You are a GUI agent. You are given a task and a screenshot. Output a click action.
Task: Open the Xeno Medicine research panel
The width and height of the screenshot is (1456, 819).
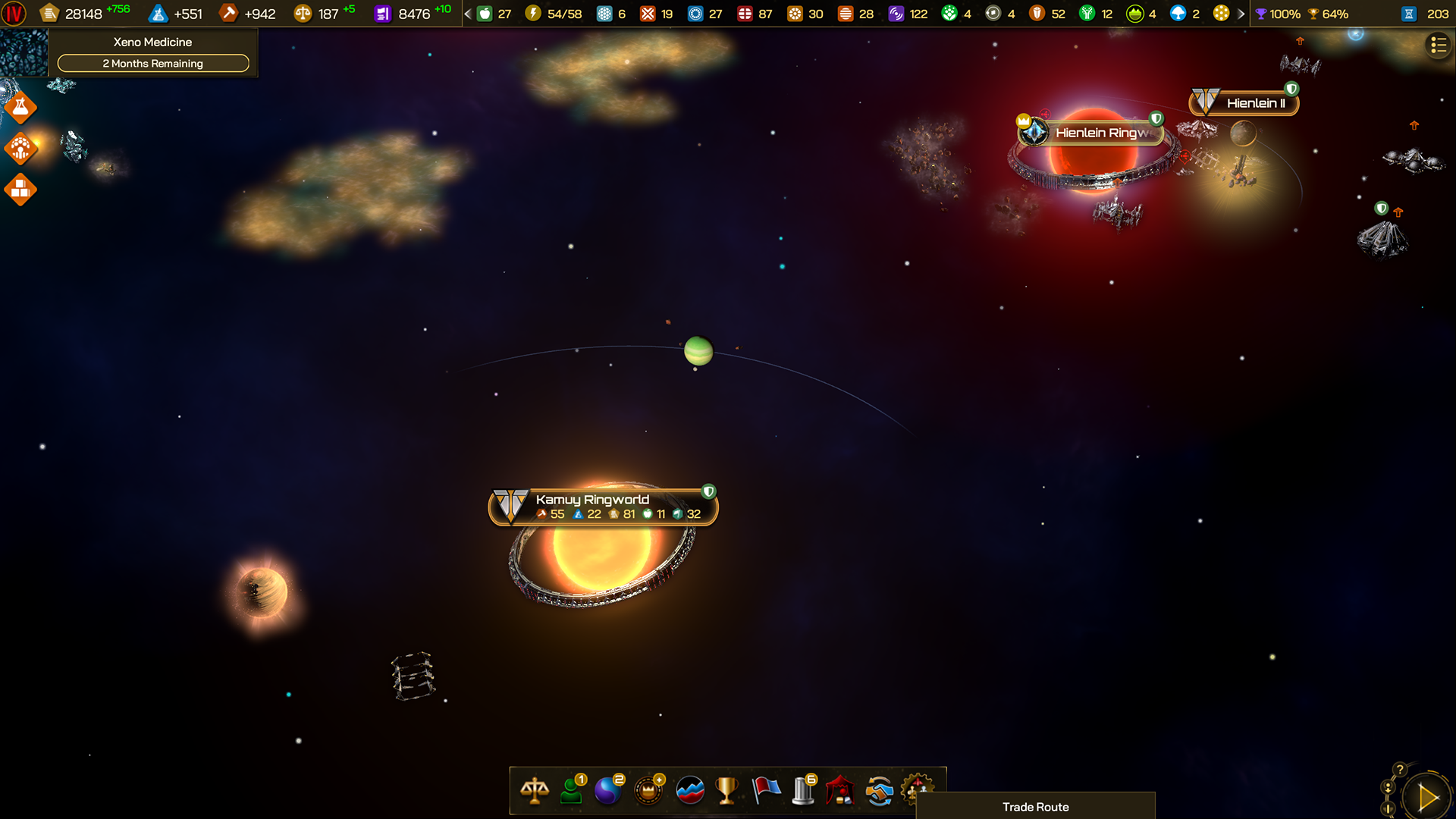point(152,52)
